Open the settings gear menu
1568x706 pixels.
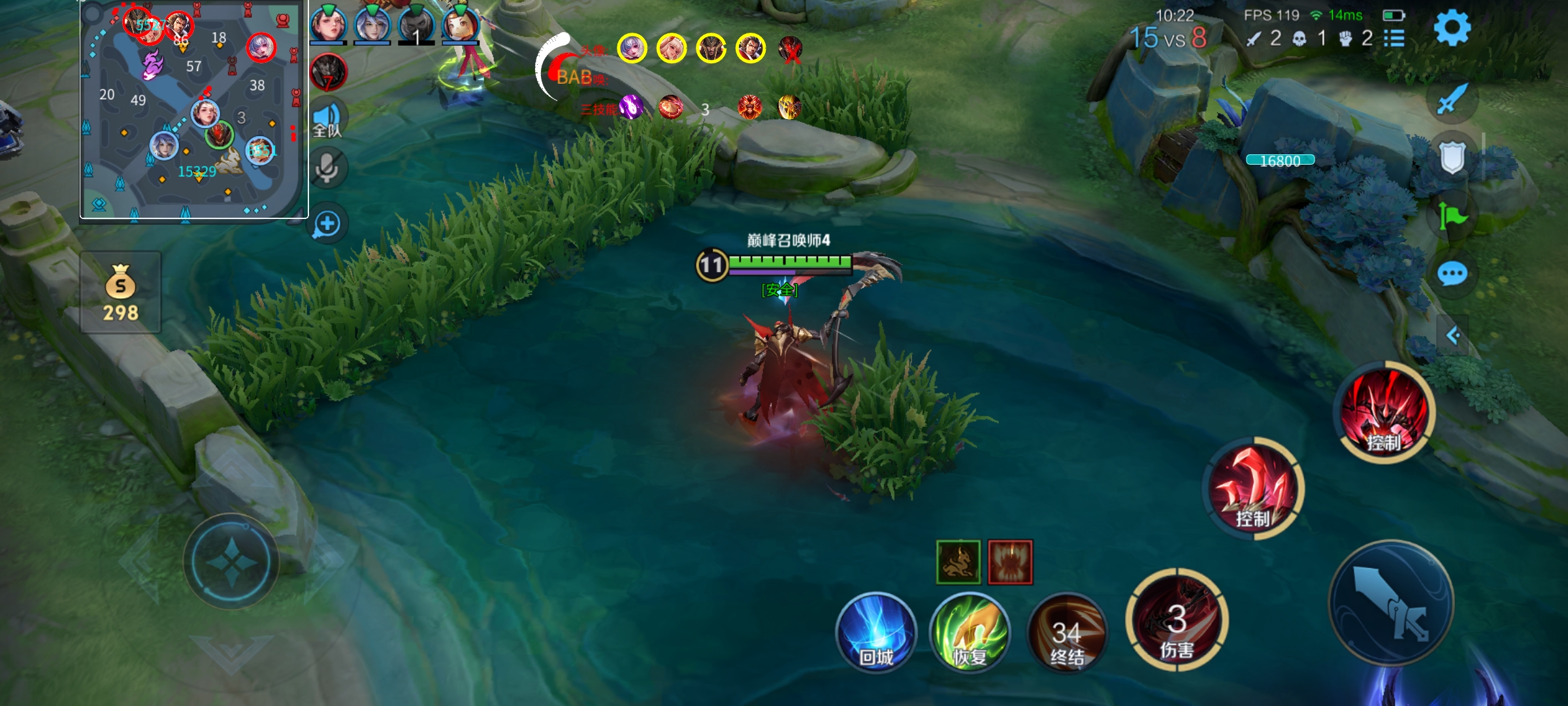[1452, 27]
